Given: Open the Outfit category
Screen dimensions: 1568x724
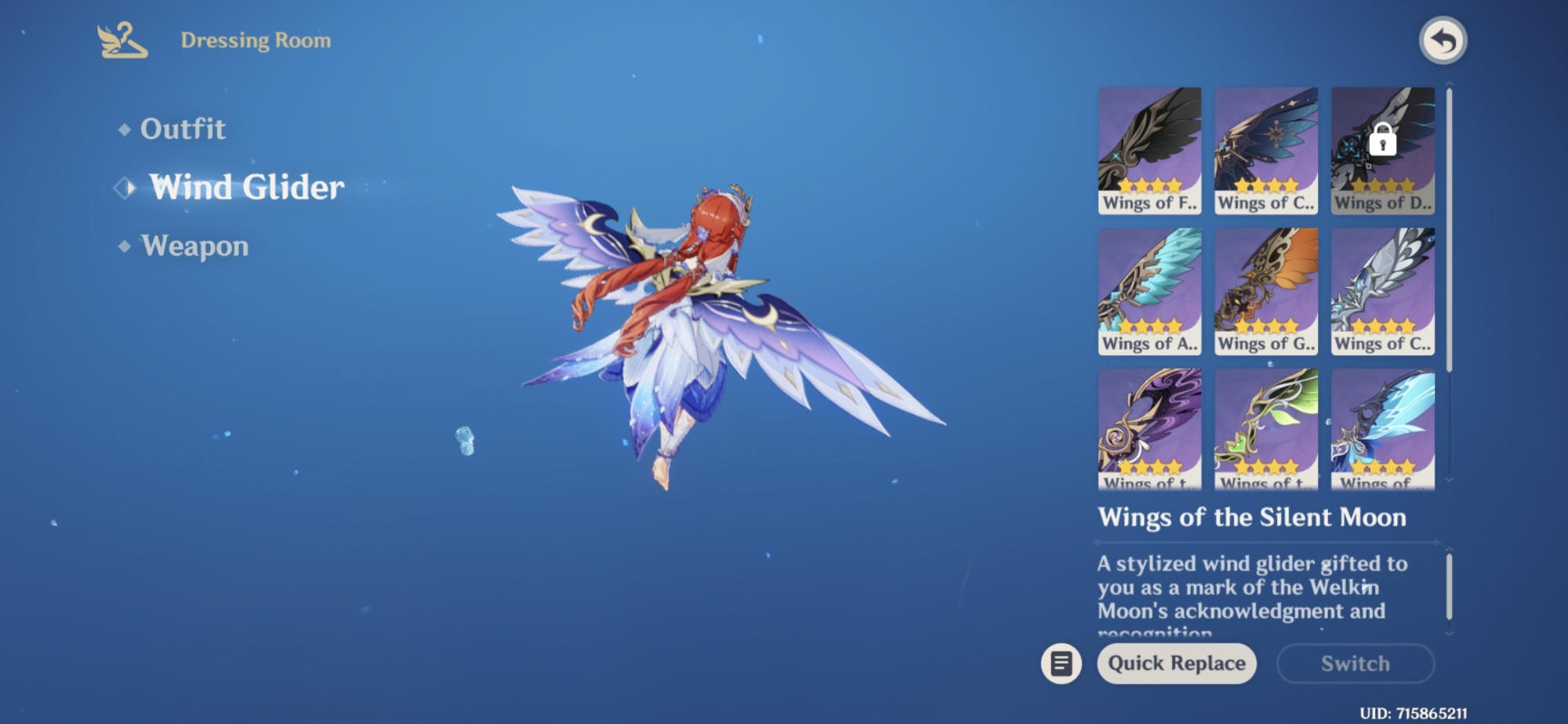Looking at the screenshot, I should 182,129.
